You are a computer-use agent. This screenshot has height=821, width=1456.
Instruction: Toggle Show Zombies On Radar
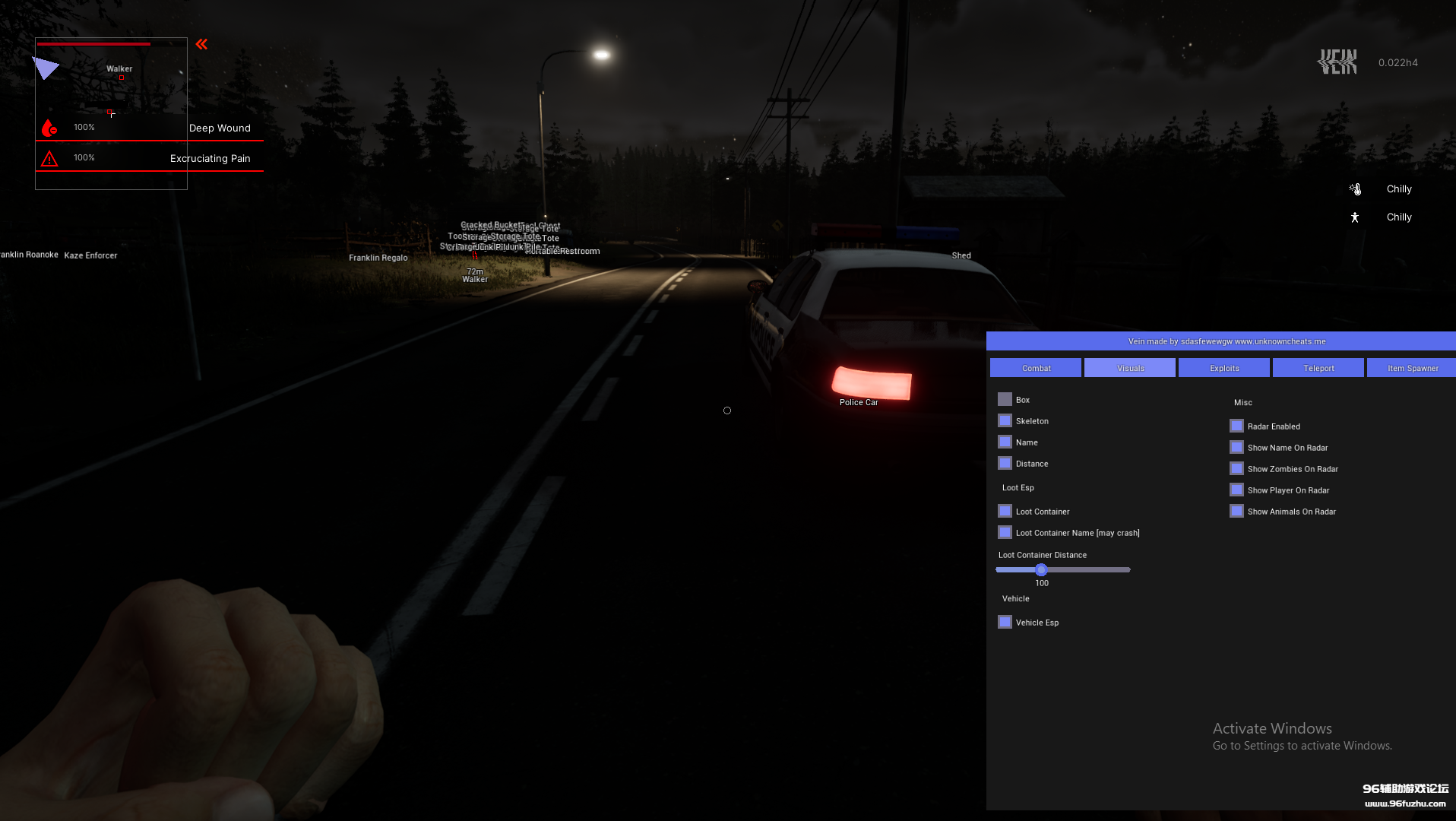[1236, 468]
